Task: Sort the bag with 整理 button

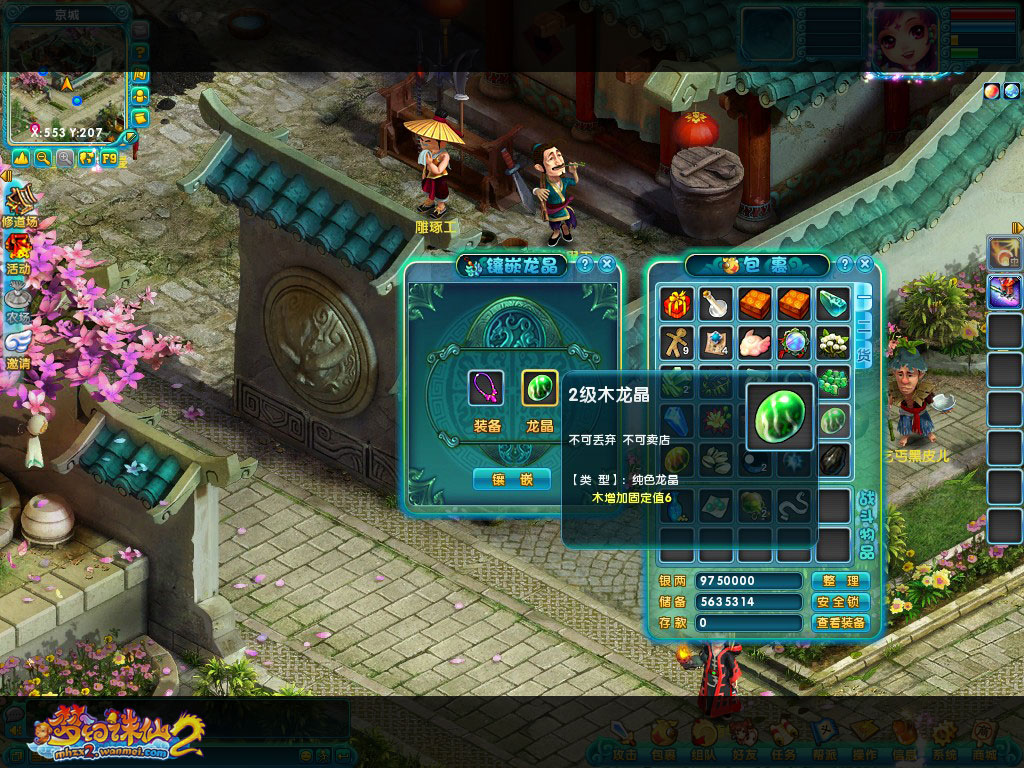Action: point(839,581)
